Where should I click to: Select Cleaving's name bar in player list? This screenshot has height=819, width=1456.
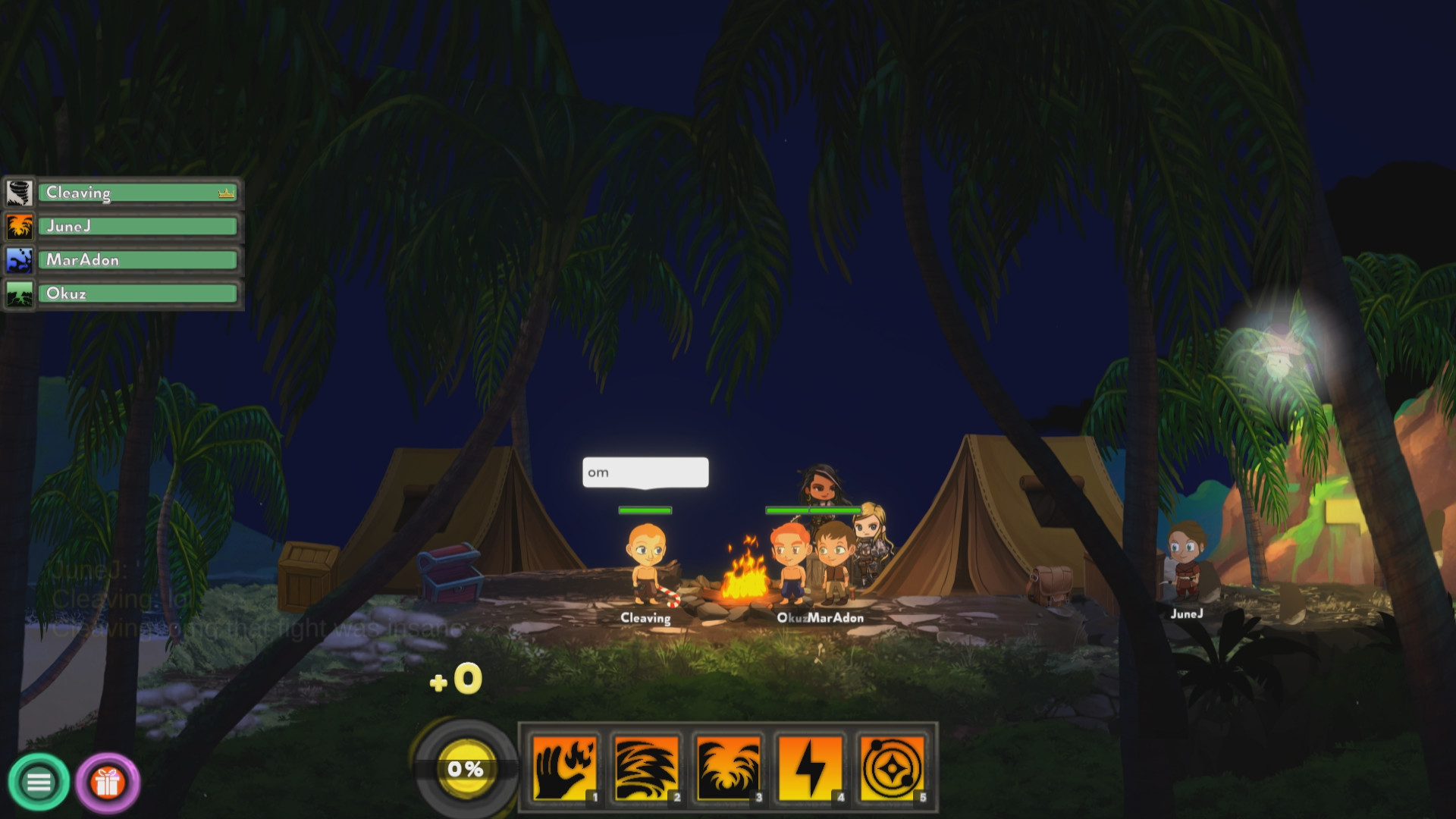click(x=136, y=193)
